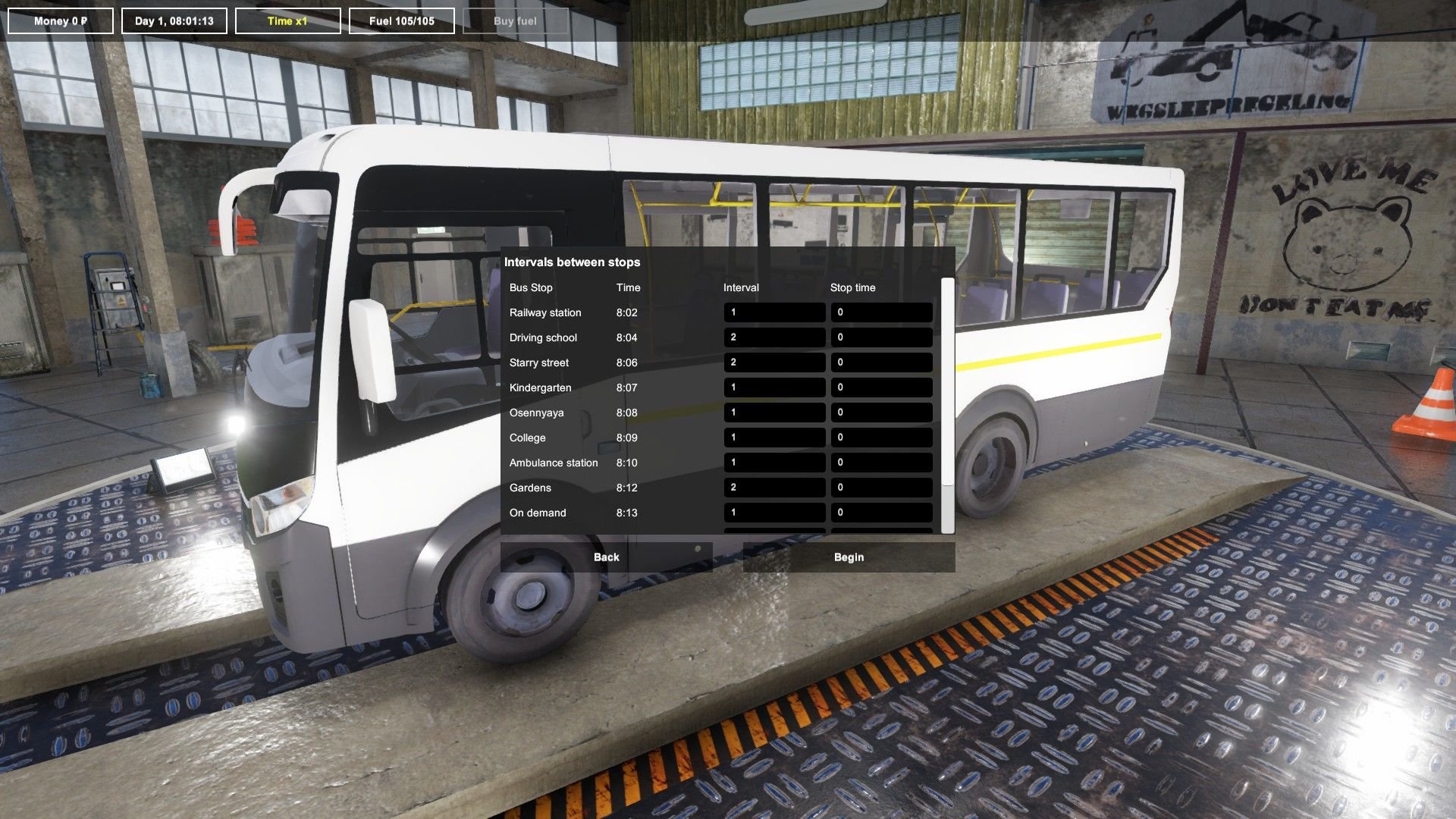The height and width of the screenshot is (819, 1456).
Task: Edit On demand stop time field
Action: (881, 513)
